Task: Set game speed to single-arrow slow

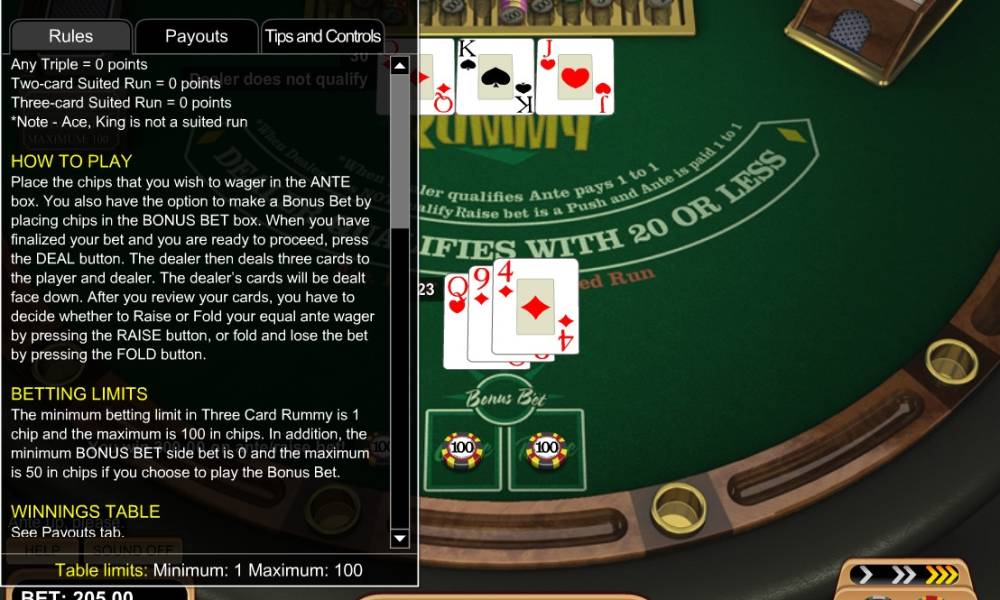Action: [x=866, y=574]
